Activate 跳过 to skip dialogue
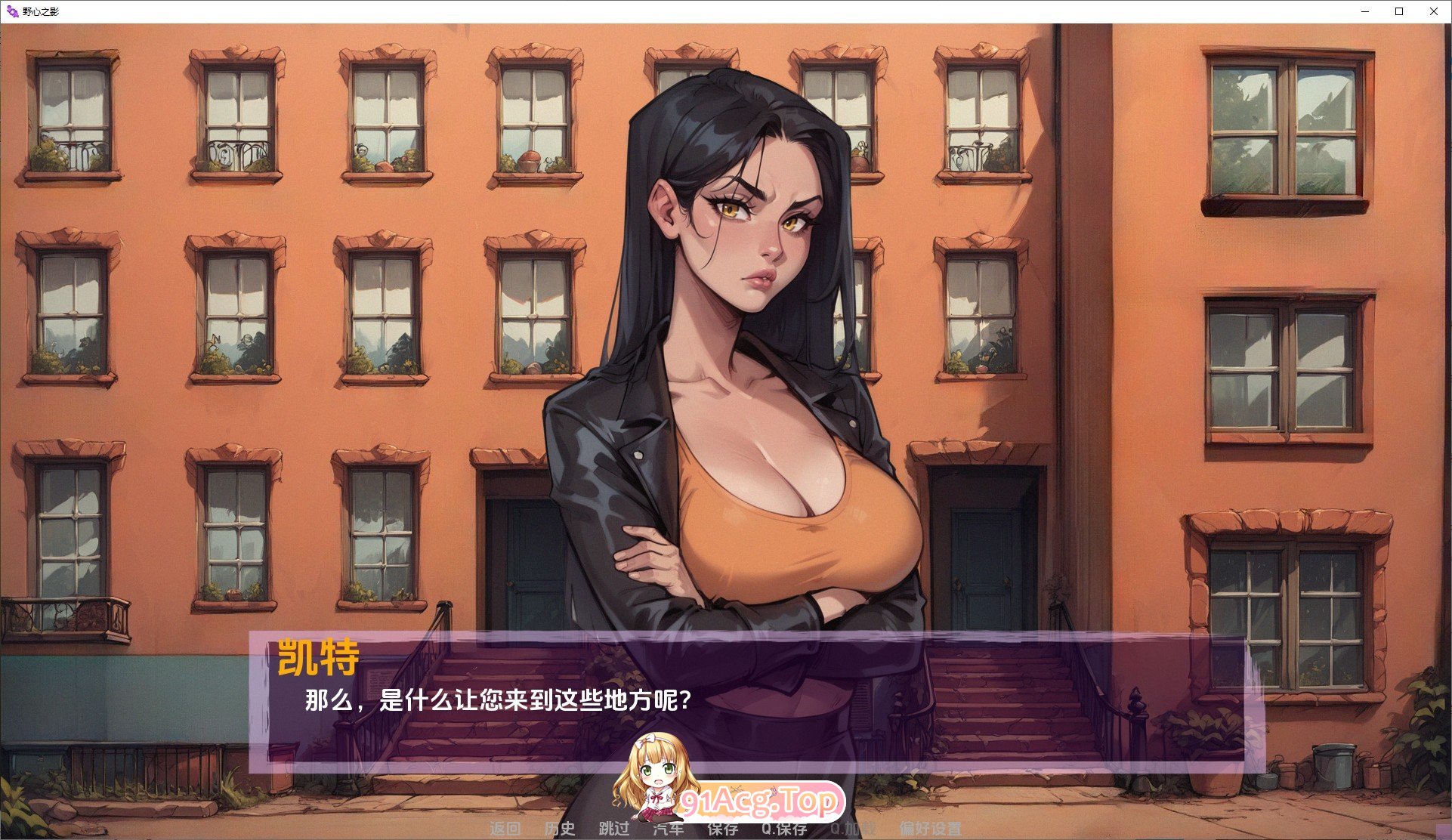Image resolution: width=1452 pixels, height=840 pixels. tap(613, 828)
